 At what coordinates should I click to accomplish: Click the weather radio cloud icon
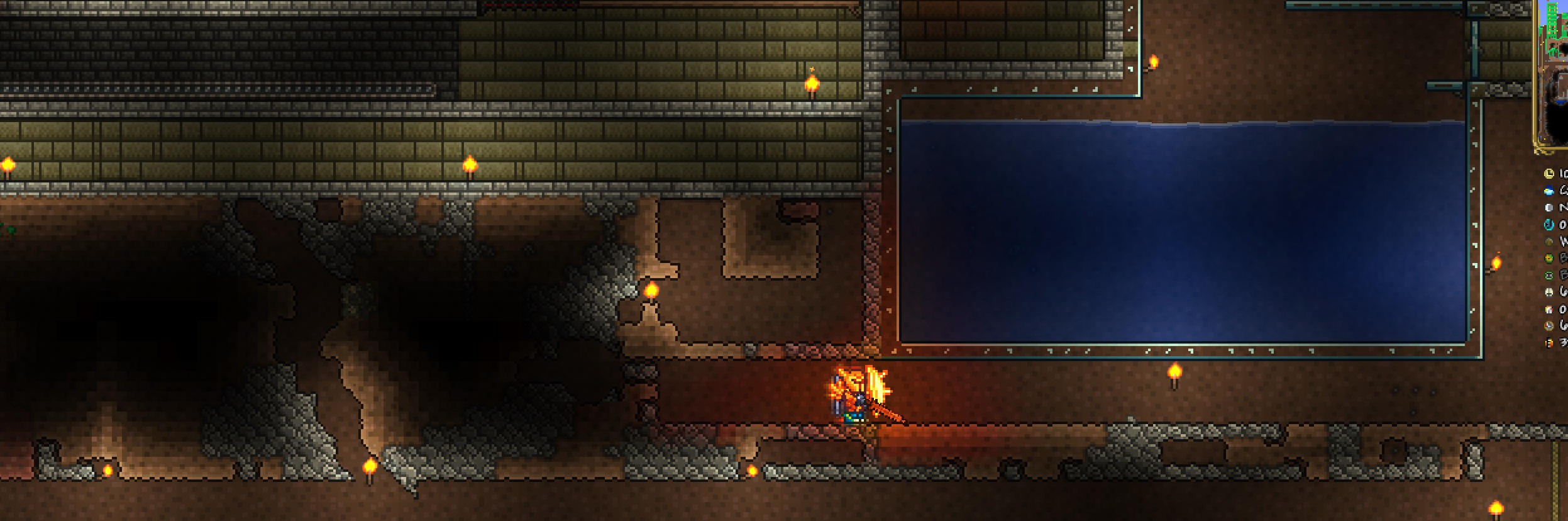click(1549, 191)
